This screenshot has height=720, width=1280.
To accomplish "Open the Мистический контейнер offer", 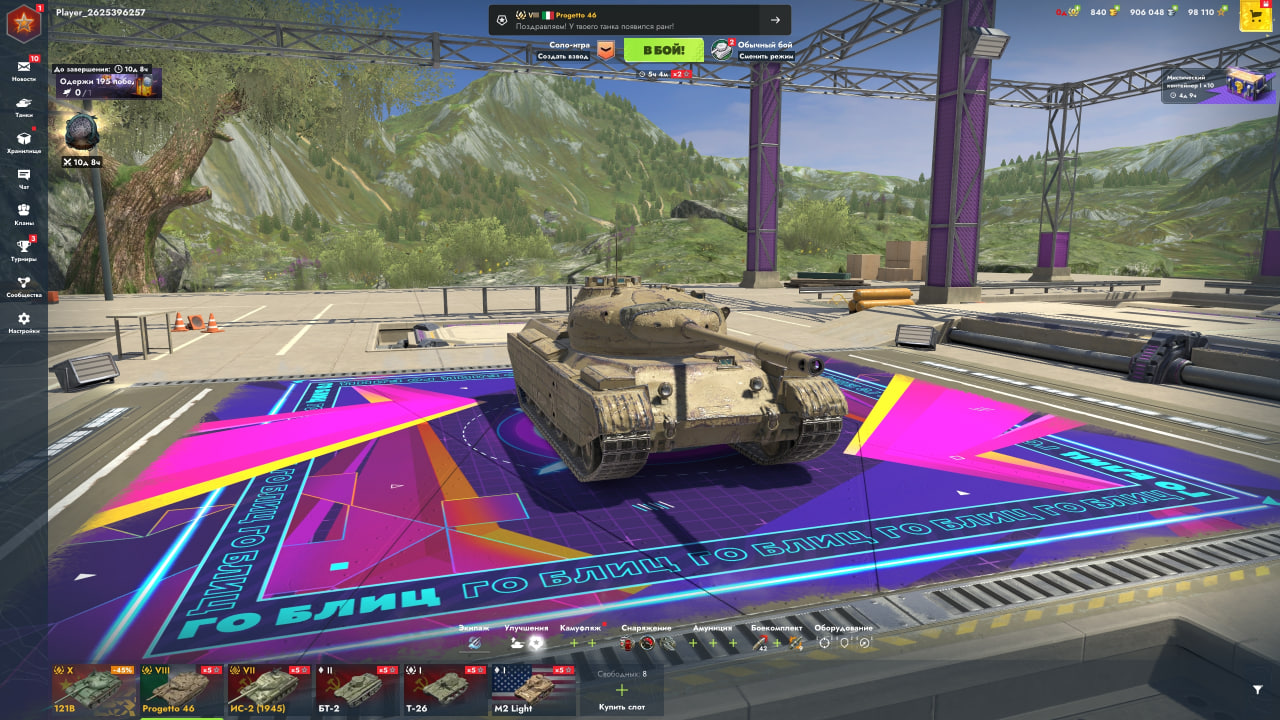I will [x=1218, y=86].
